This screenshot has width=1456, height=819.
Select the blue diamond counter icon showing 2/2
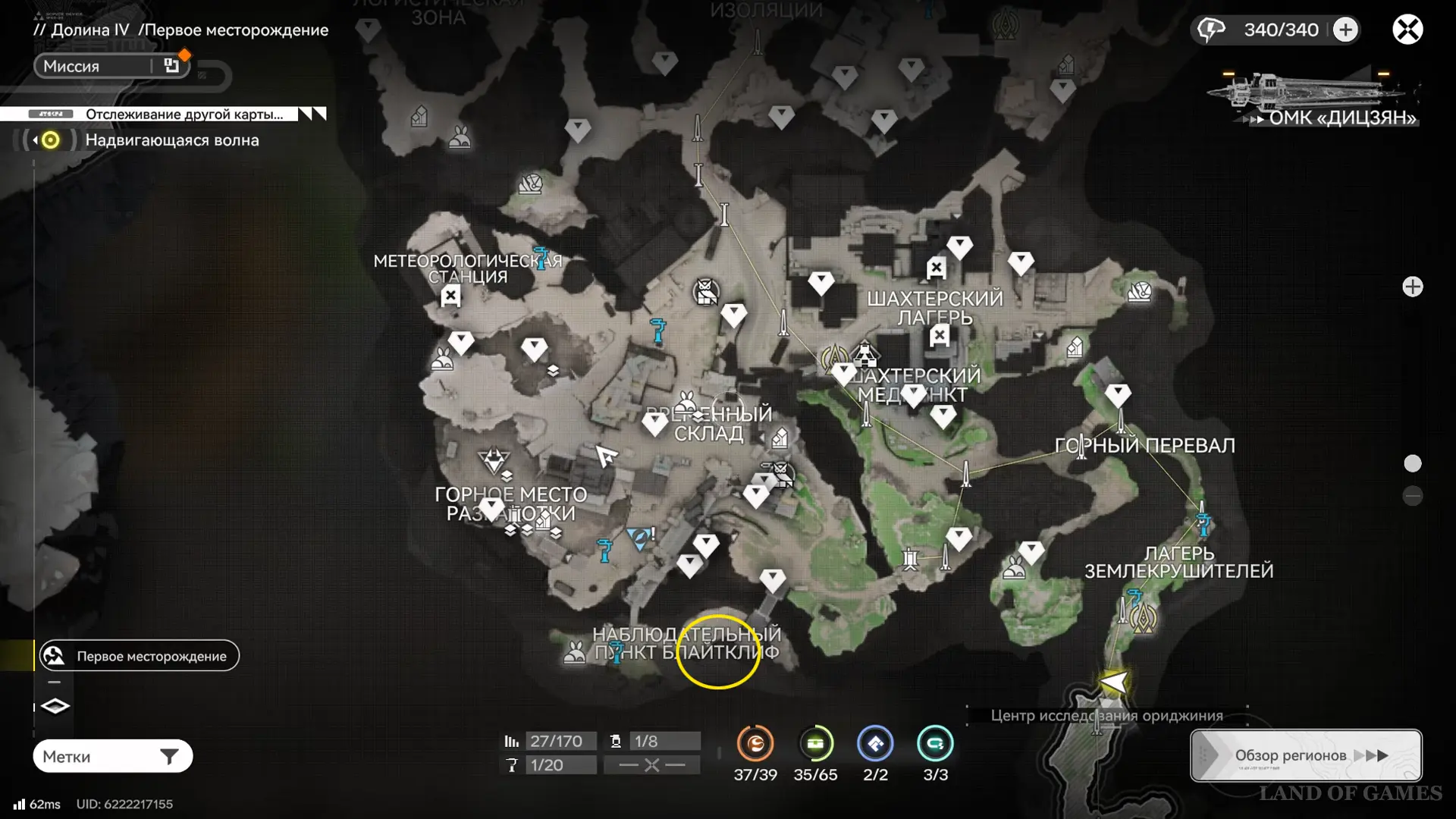pyautogui.click(x=875, y=744)
